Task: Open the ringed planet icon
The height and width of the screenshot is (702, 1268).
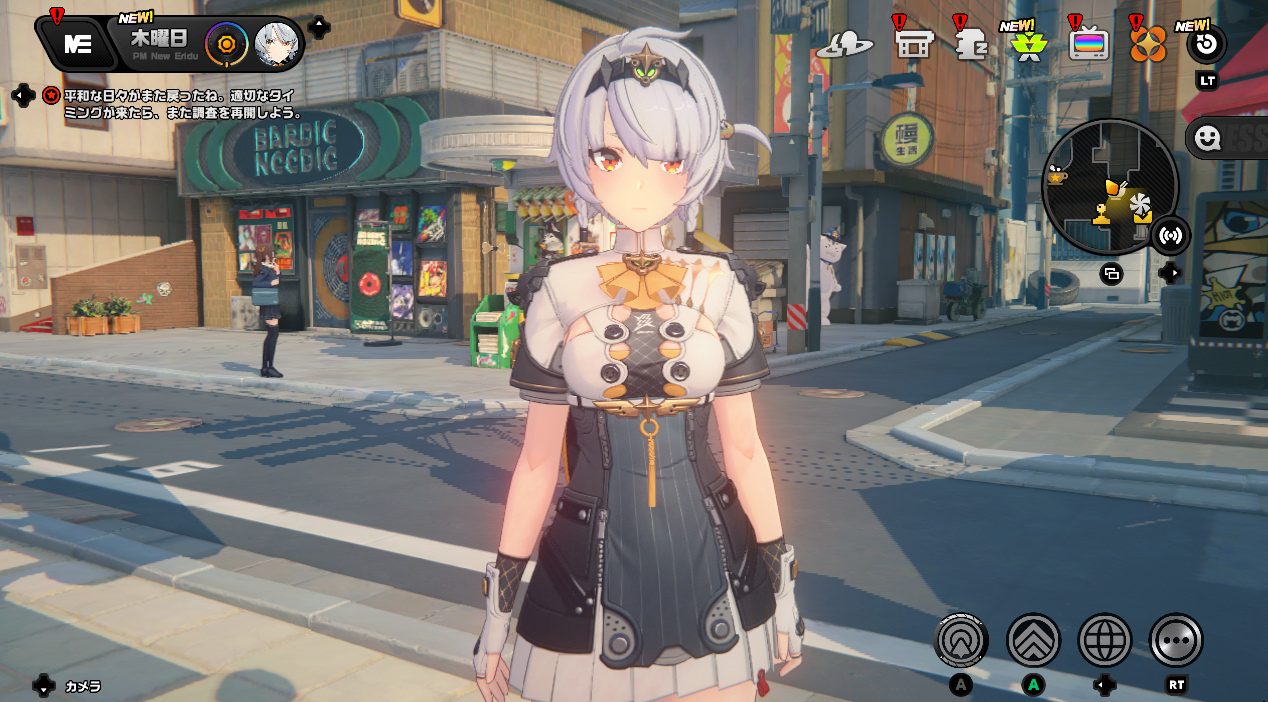Action: click(845, 45)
